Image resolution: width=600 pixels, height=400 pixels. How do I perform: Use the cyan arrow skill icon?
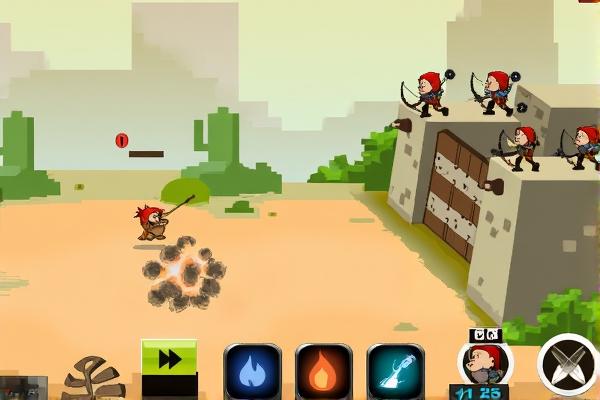(396, 371)
